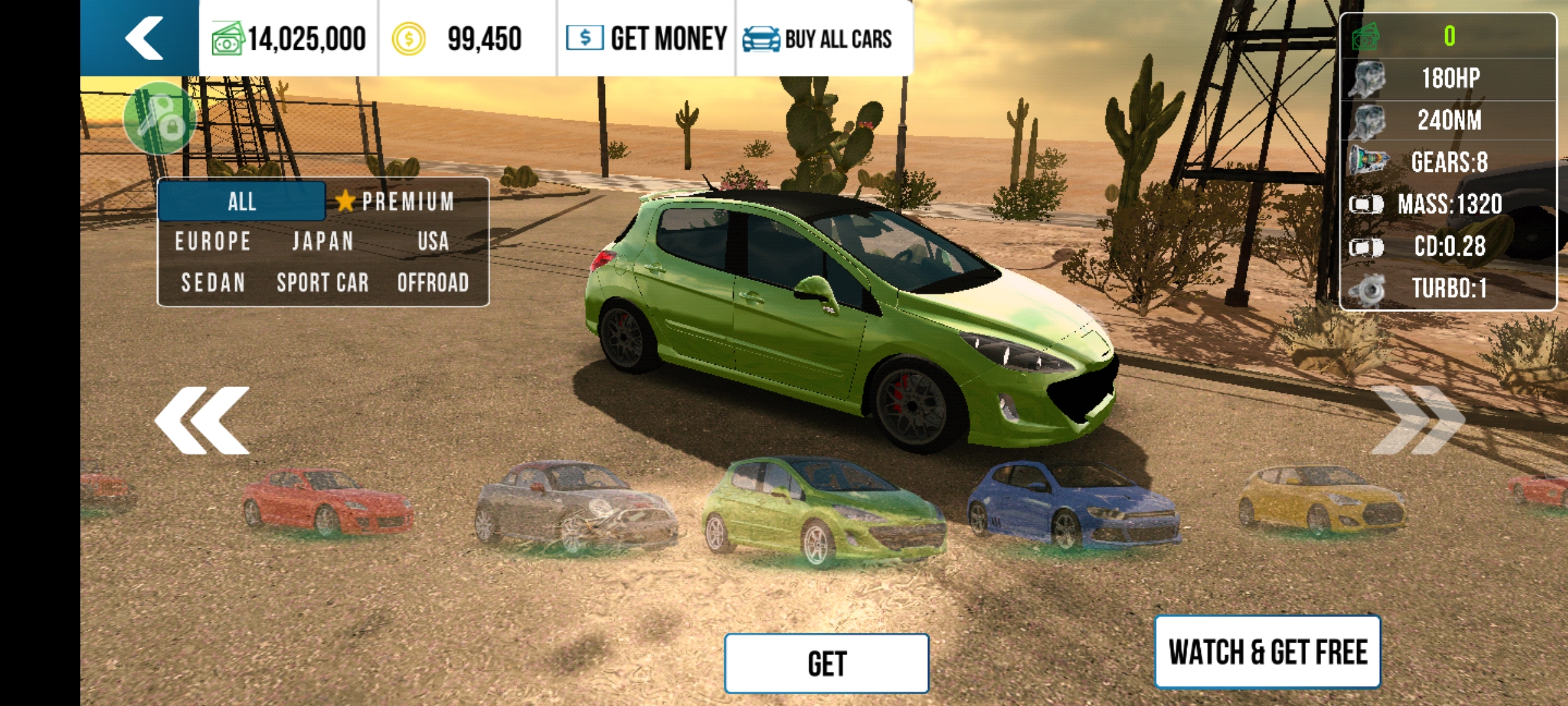Select the All cars filter
The image size is (1568, 706).
tap(242, 201)
